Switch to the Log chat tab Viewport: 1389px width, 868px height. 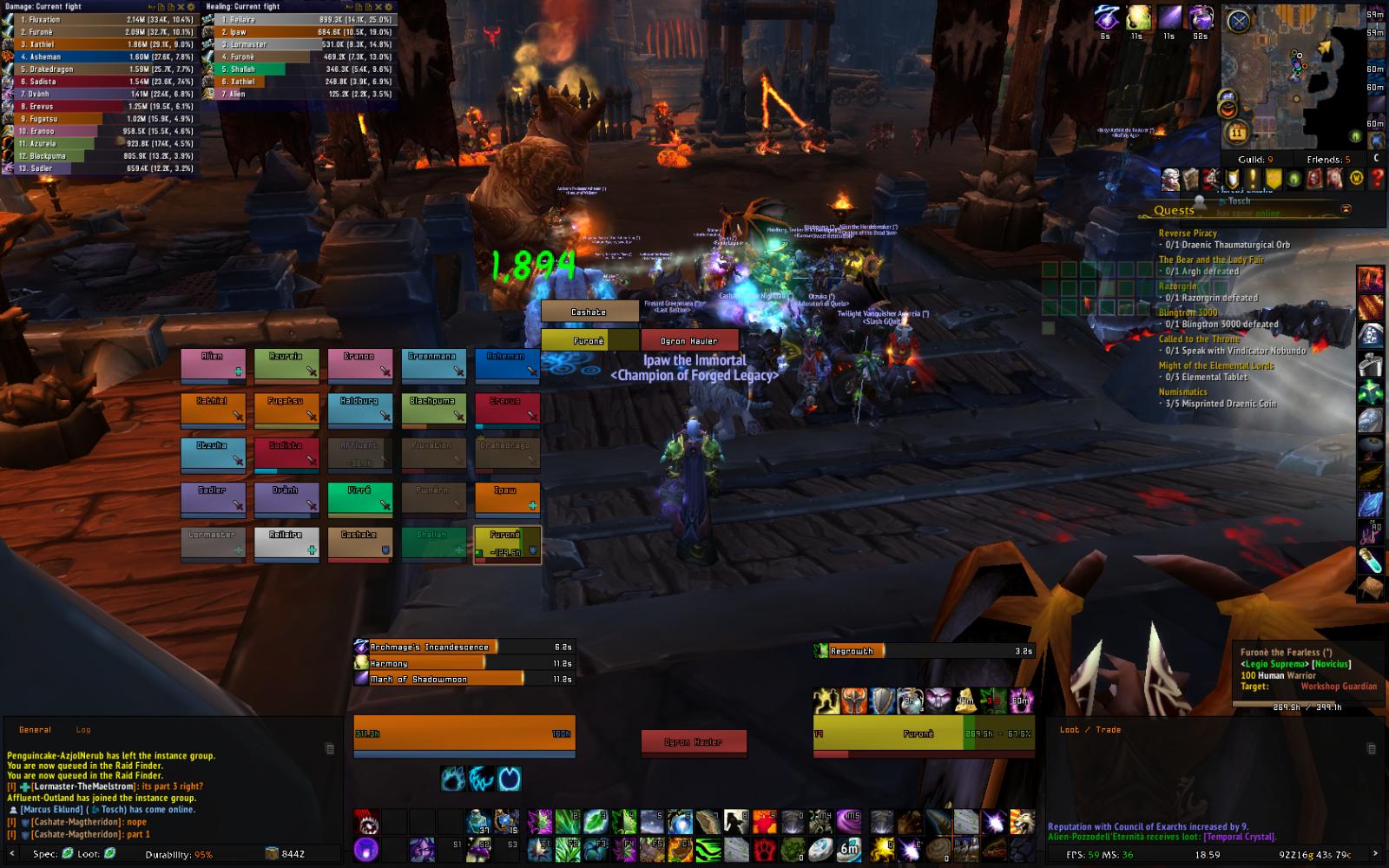point(83,730)
